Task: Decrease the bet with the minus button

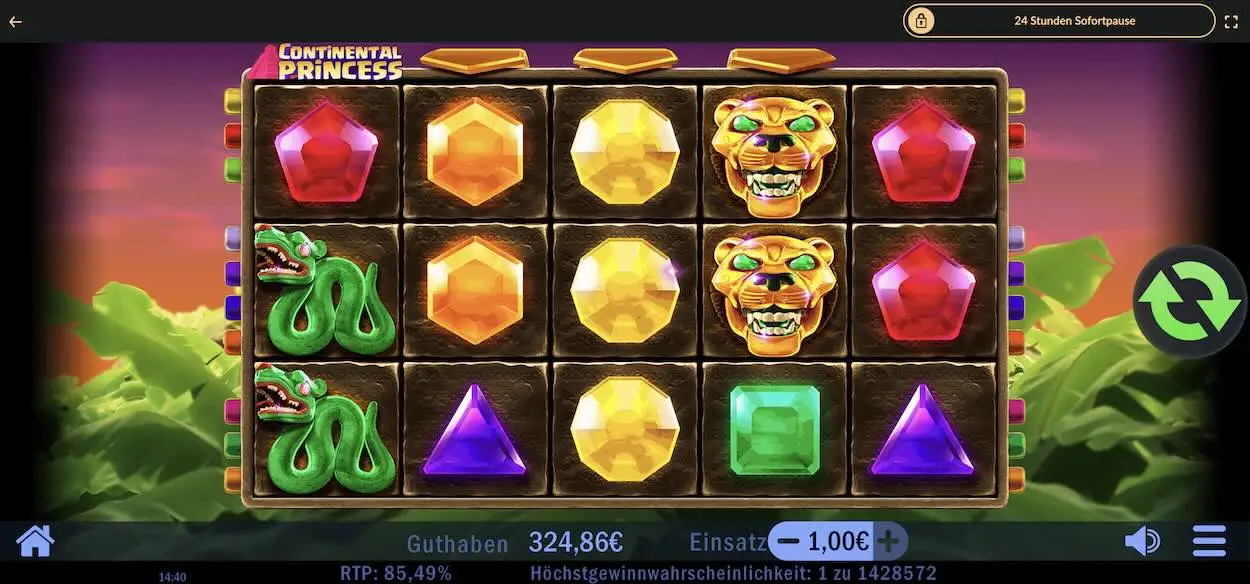Action: tap(789, 542)
